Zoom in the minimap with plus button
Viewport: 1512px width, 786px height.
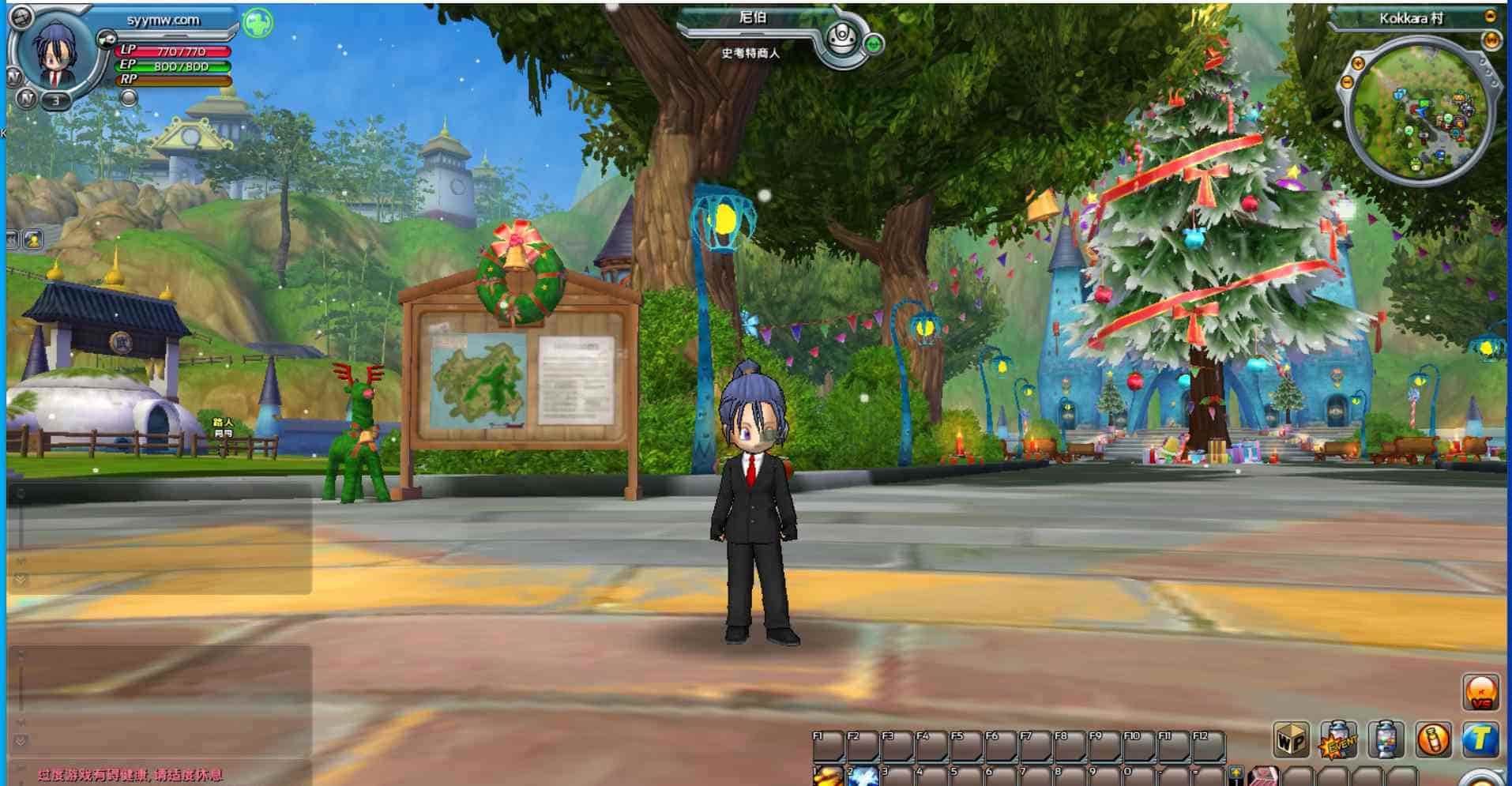(1358, 63)
